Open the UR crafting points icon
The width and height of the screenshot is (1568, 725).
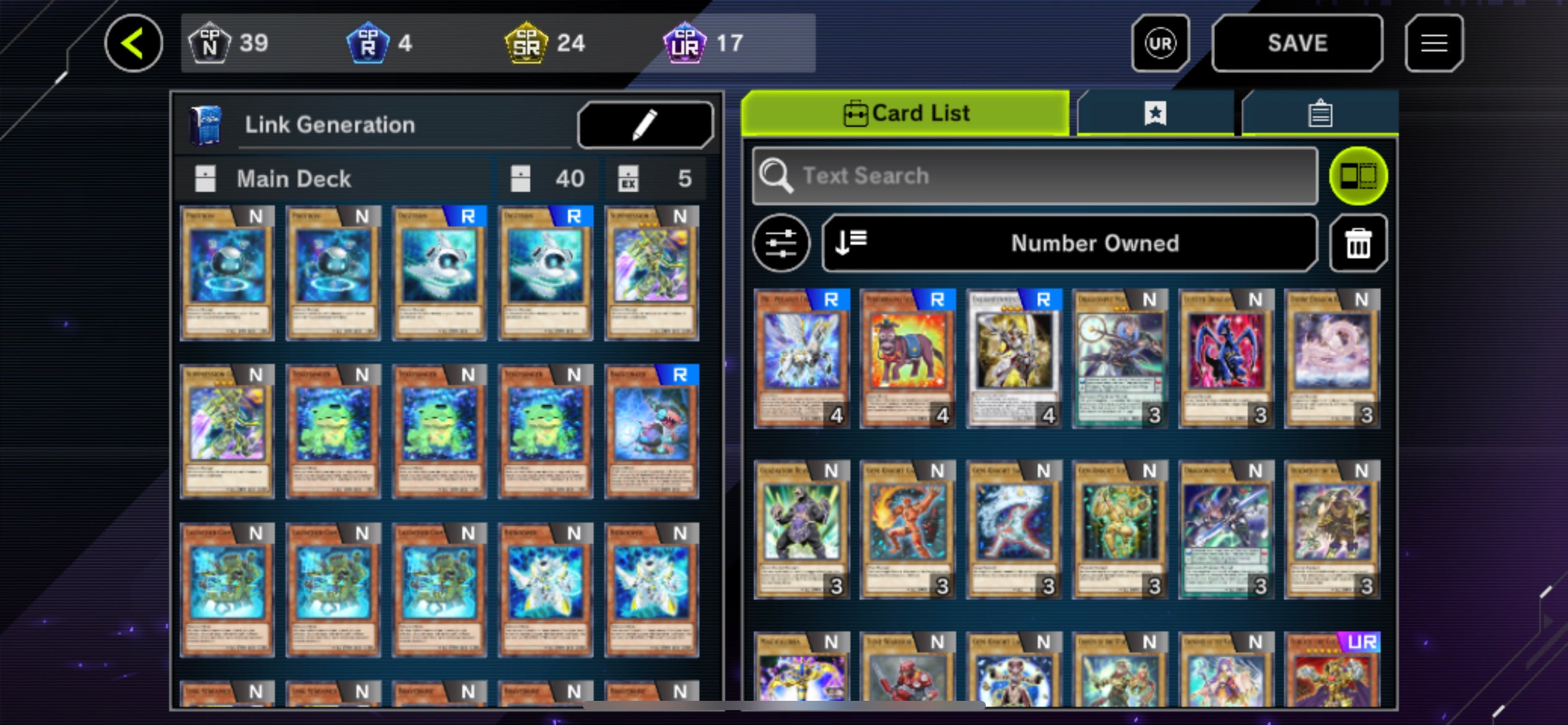pyautogui.click(x=1160, y=42)
